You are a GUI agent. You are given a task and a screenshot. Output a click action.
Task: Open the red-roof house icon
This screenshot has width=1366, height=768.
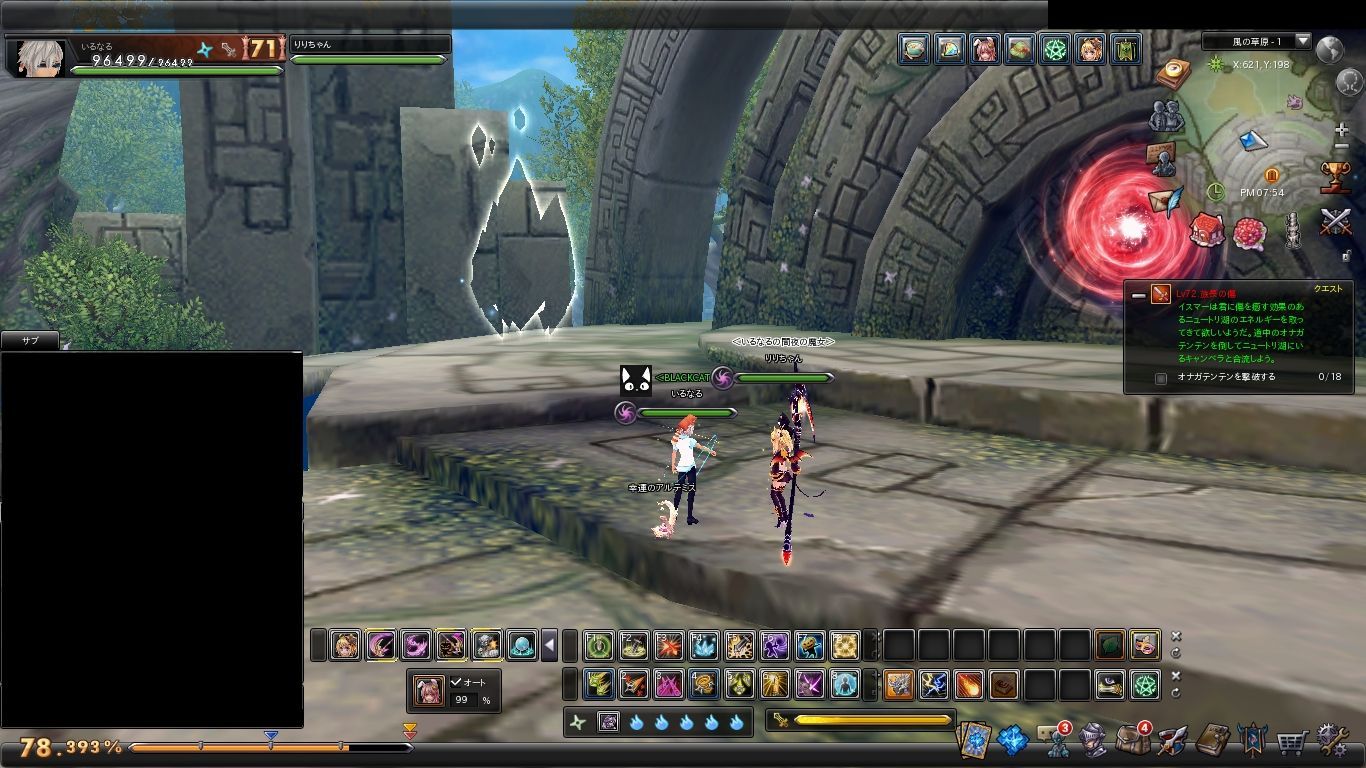1207,229
